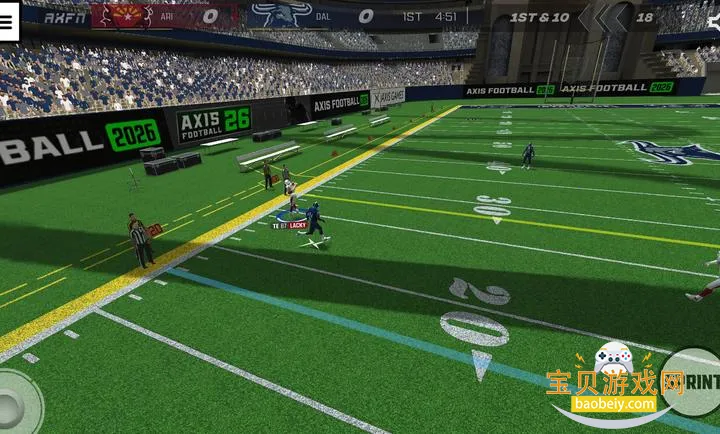Tap the virtual movement joystick

point(12,403)
